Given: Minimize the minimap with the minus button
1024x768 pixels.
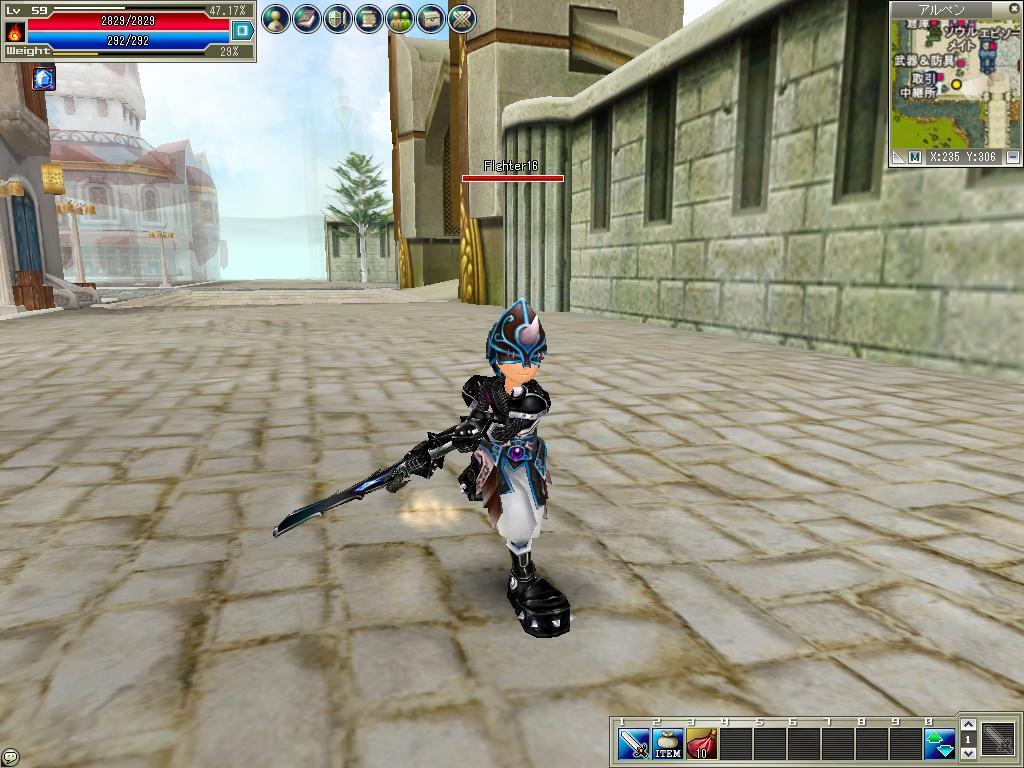Looking at the screenshot, I should tap(1013, 157).
